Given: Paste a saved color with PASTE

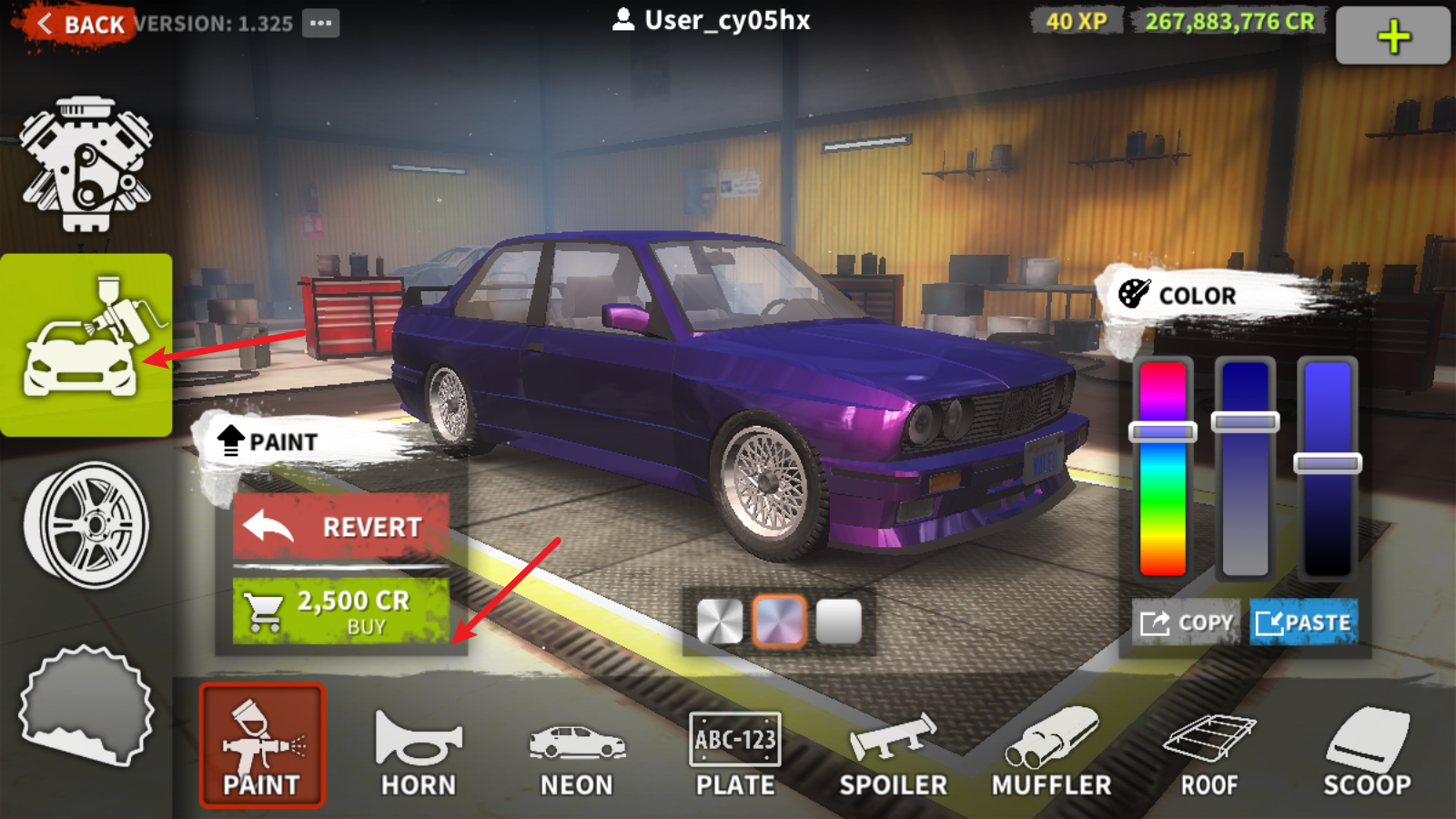Looking at the screenshot, I should point(1303,623).
